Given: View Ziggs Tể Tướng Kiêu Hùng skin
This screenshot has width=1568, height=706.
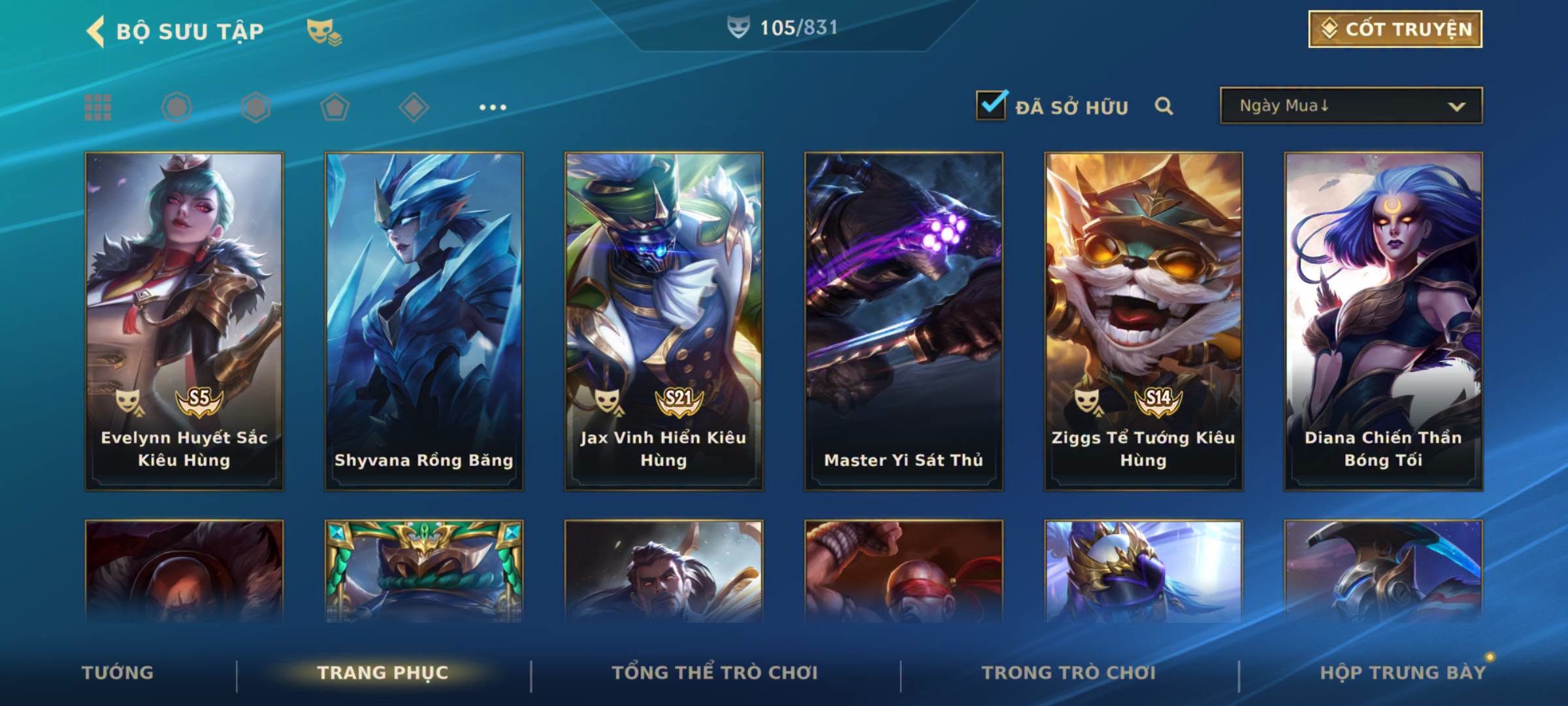Looking at the screenshot, I should click(x=1143, y=320).
